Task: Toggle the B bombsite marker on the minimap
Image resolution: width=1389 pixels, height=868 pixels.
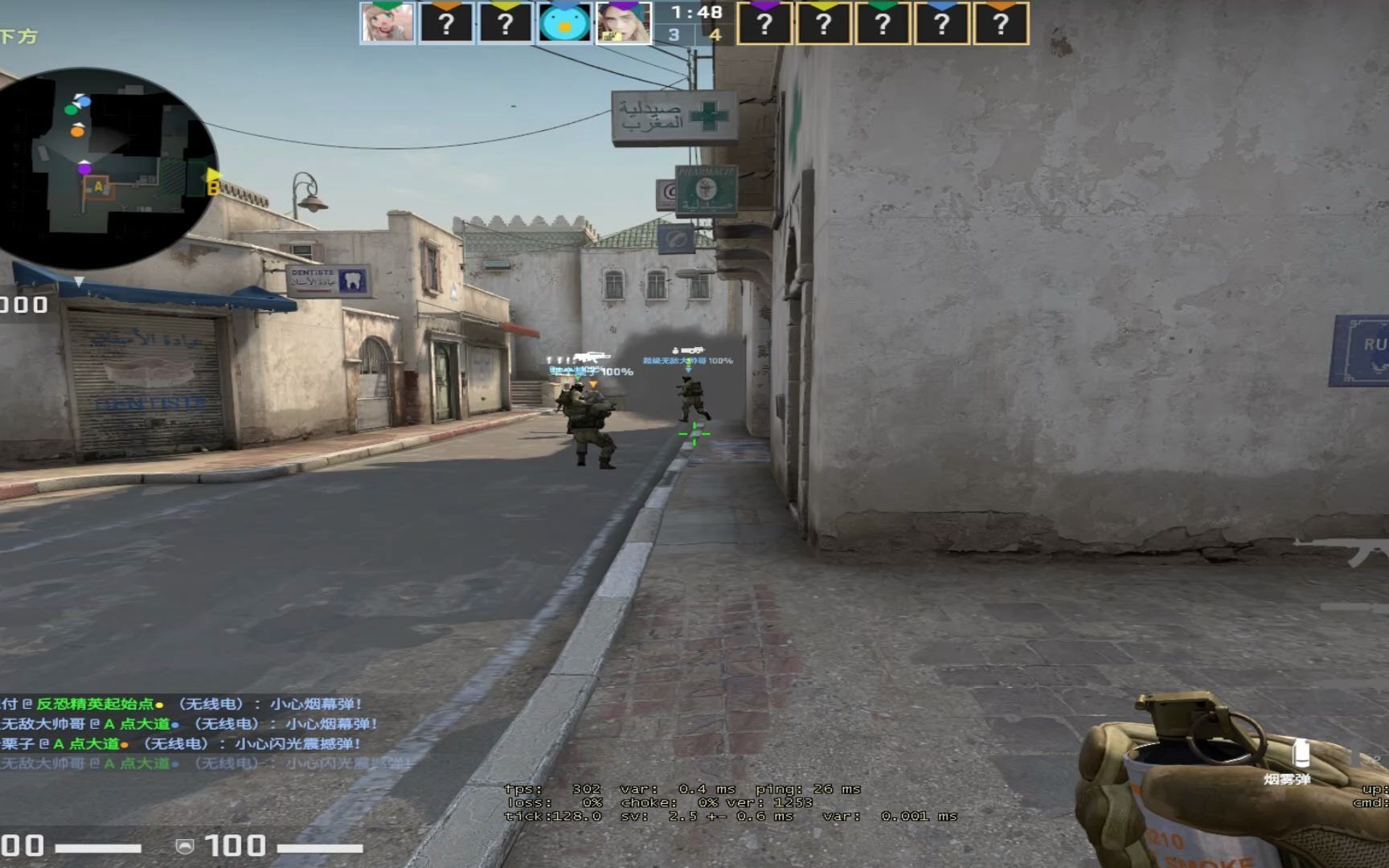Action: click(212, 186)
